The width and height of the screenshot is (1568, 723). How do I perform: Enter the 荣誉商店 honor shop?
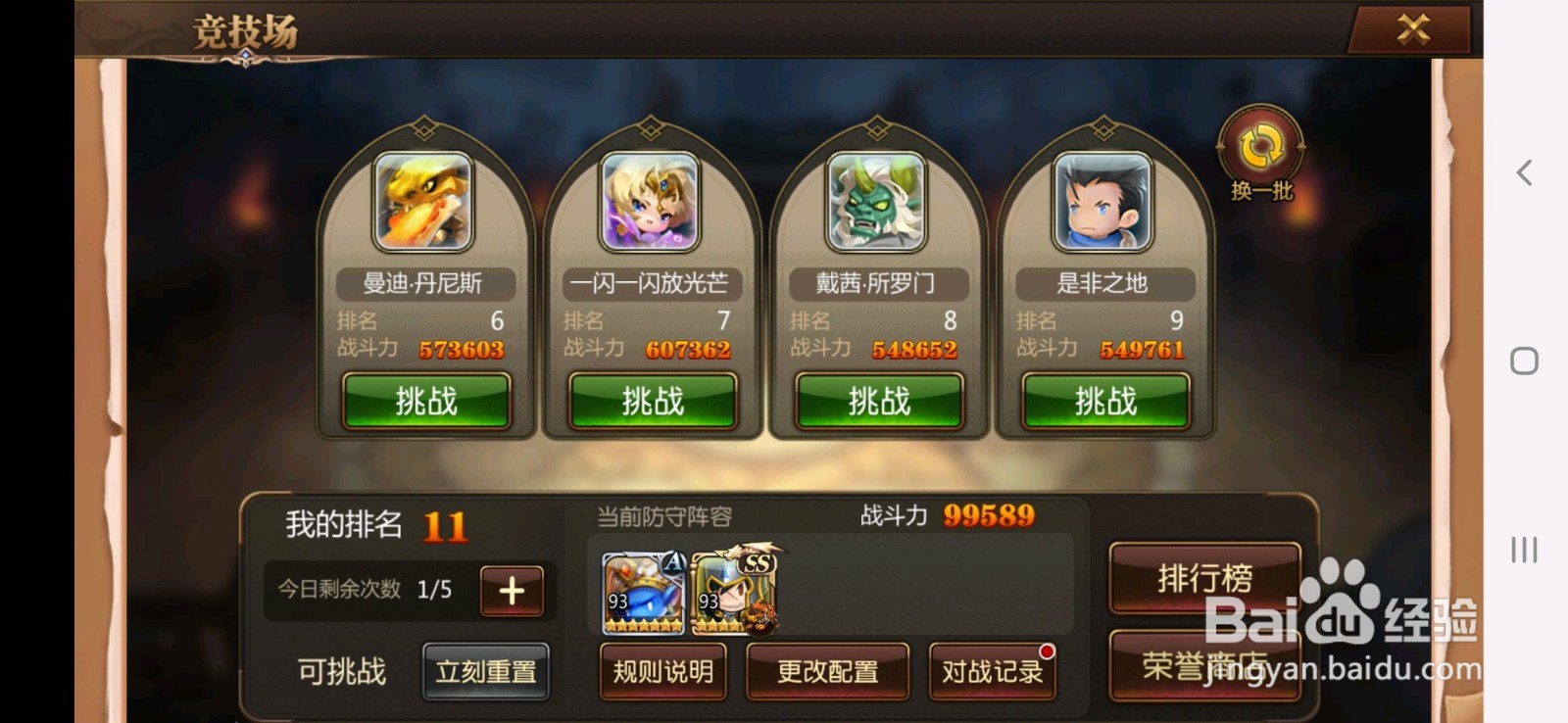pos(1203,662)
